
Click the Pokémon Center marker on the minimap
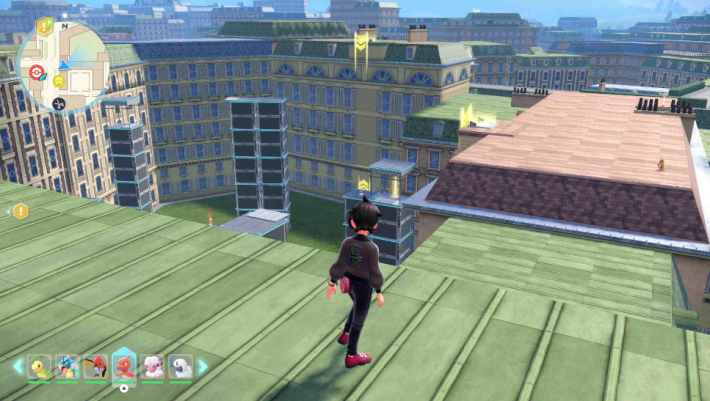(37, 72)
